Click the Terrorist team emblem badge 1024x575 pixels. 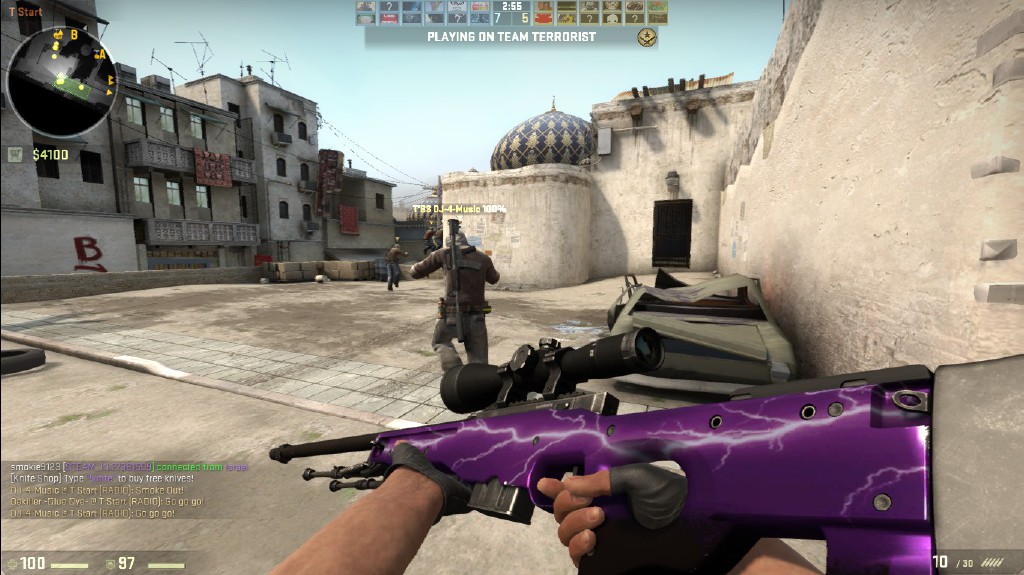(x=647, y=37)
